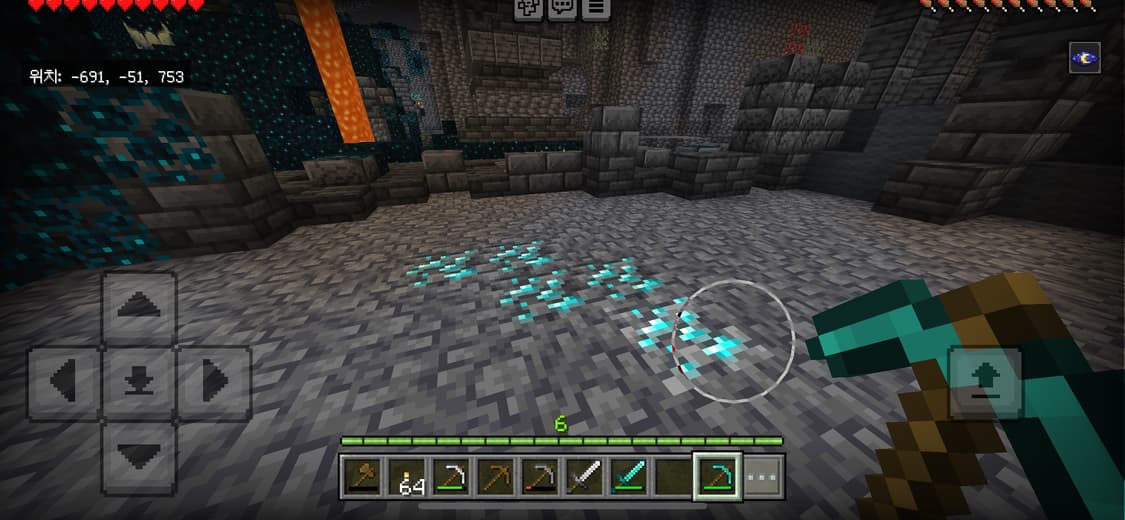
Task: Open the inventory with the three-dots button
Action: point(763,476)
